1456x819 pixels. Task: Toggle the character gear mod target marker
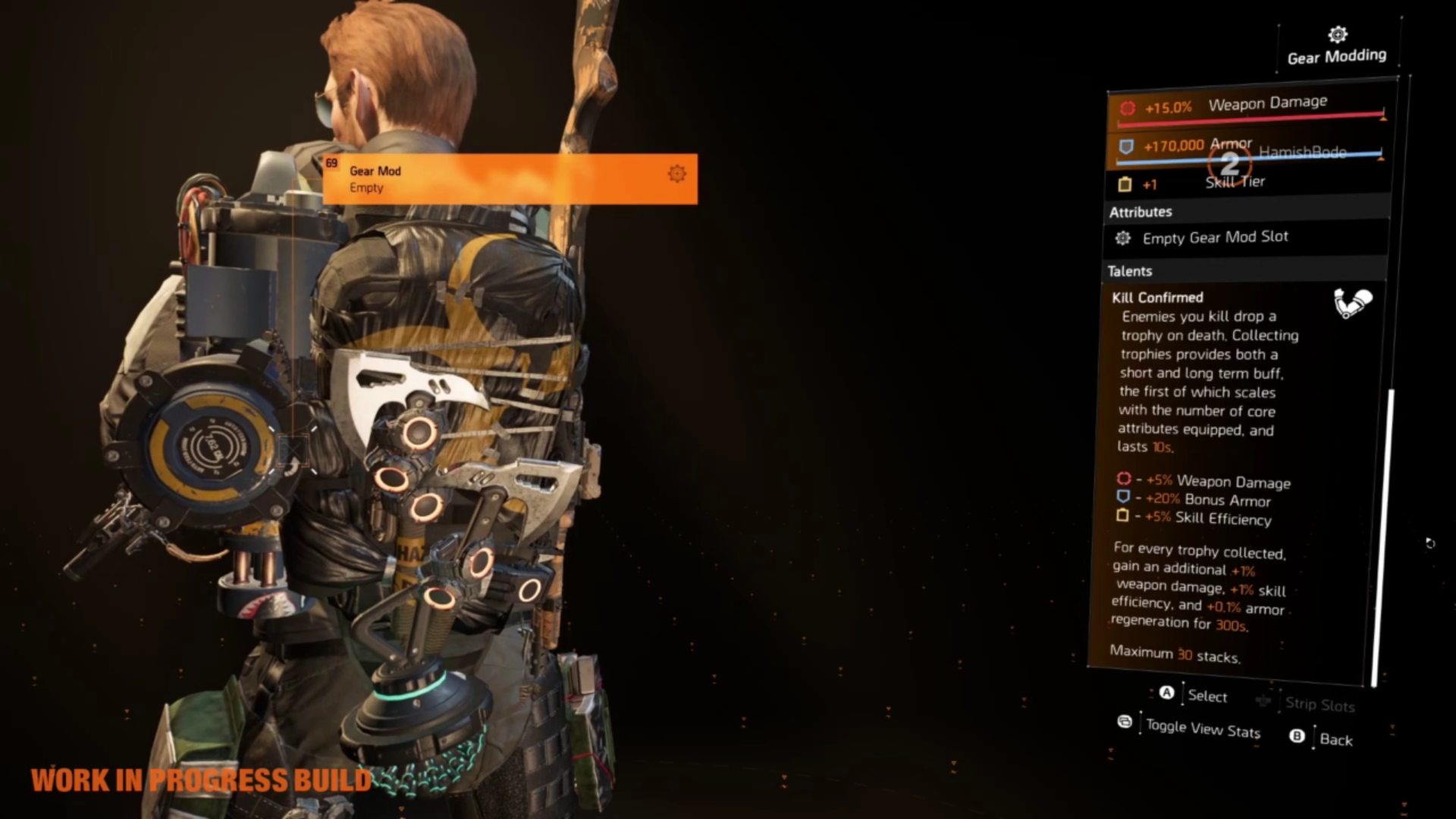[x=292, y=450]
